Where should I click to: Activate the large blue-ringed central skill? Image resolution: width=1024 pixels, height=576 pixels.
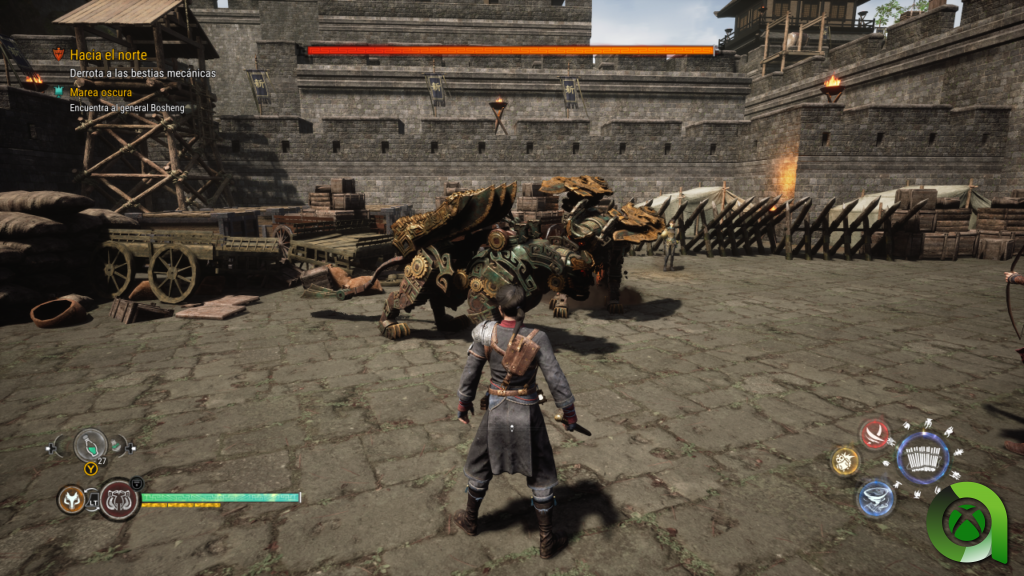pyautogui.click(x=922, y=459)
